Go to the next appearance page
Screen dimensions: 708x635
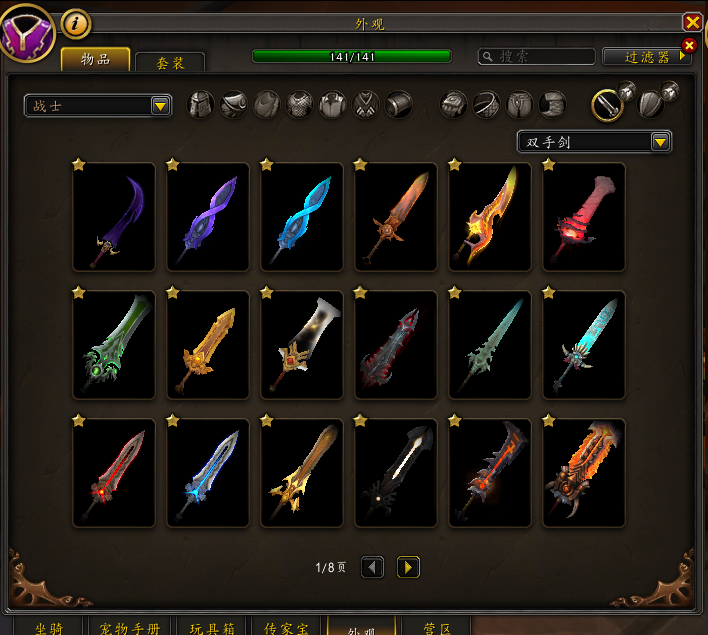[408, 567]
